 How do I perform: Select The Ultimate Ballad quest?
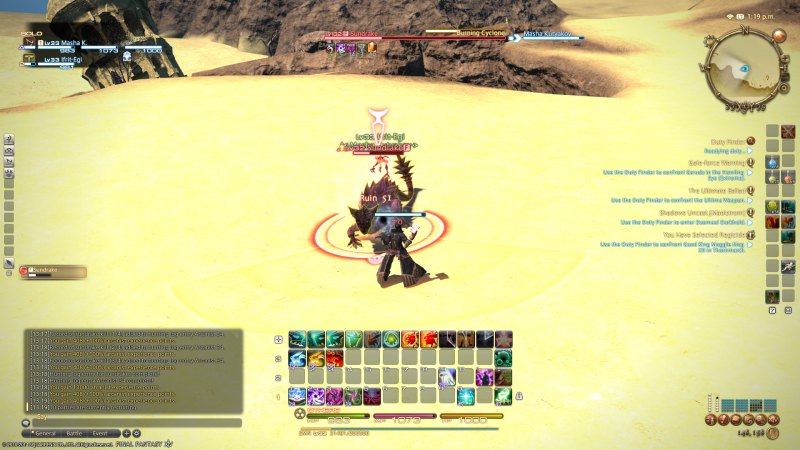[x=716, y=190]
